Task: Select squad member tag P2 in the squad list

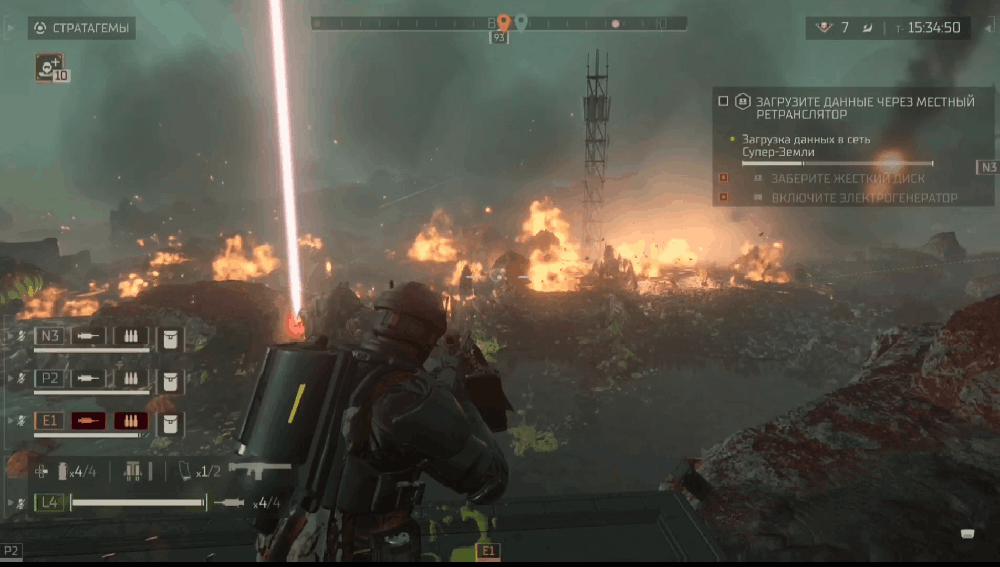Action: (50, 379)
